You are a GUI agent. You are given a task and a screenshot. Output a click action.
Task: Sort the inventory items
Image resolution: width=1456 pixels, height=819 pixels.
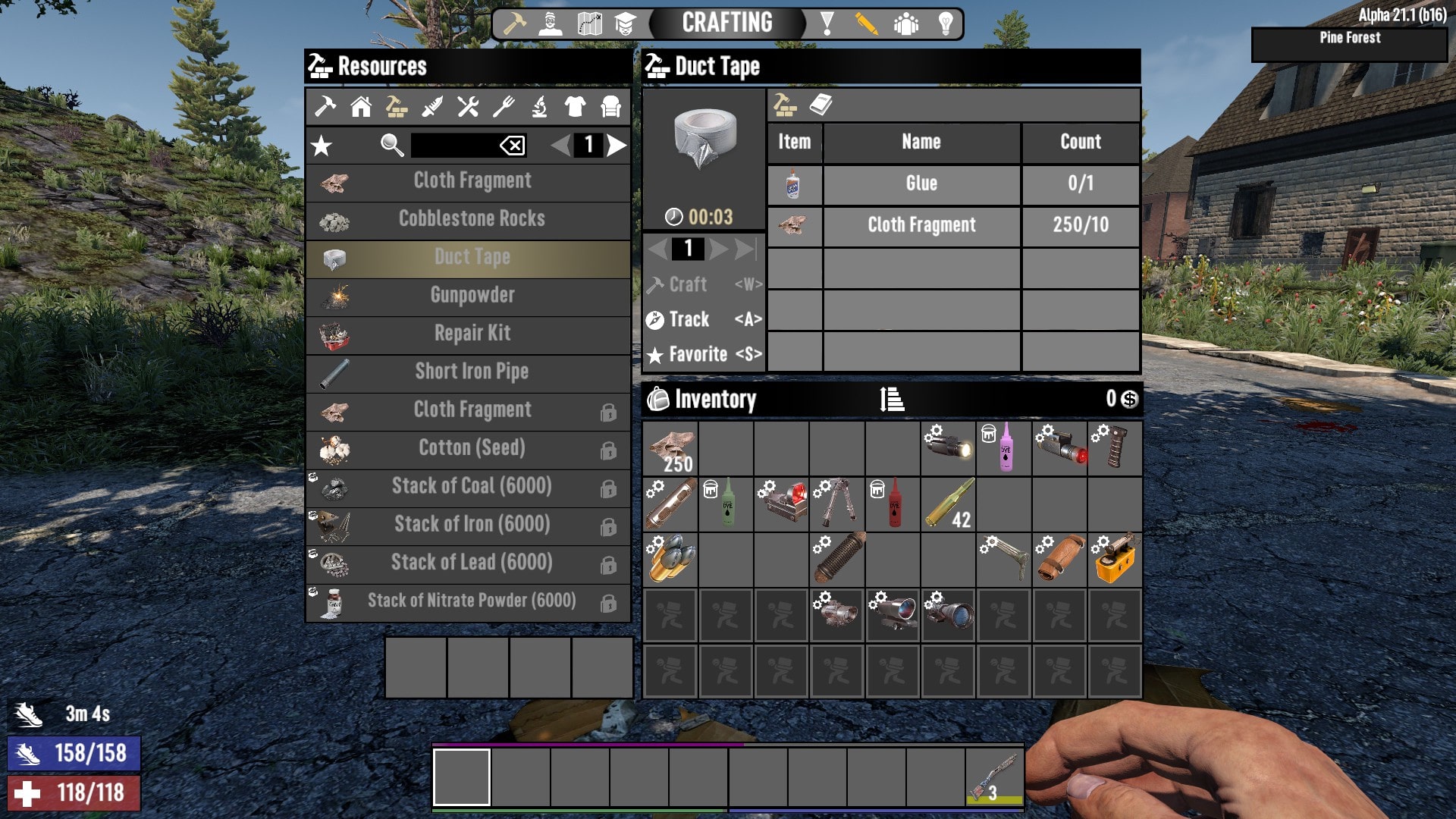(892, 399)
